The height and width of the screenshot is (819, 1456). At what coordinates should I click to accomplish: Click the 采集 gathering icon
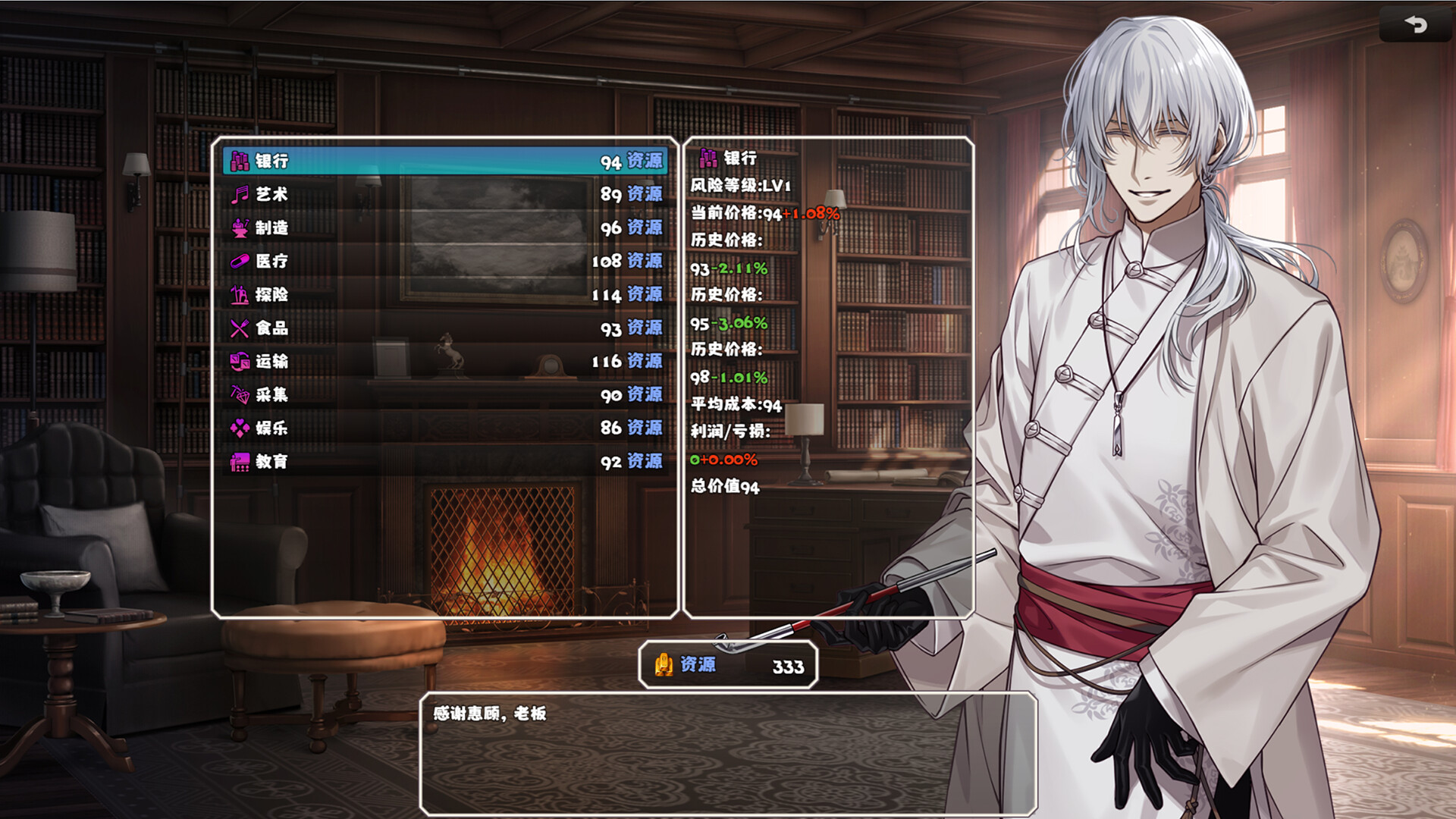click(x=239, y=396)
